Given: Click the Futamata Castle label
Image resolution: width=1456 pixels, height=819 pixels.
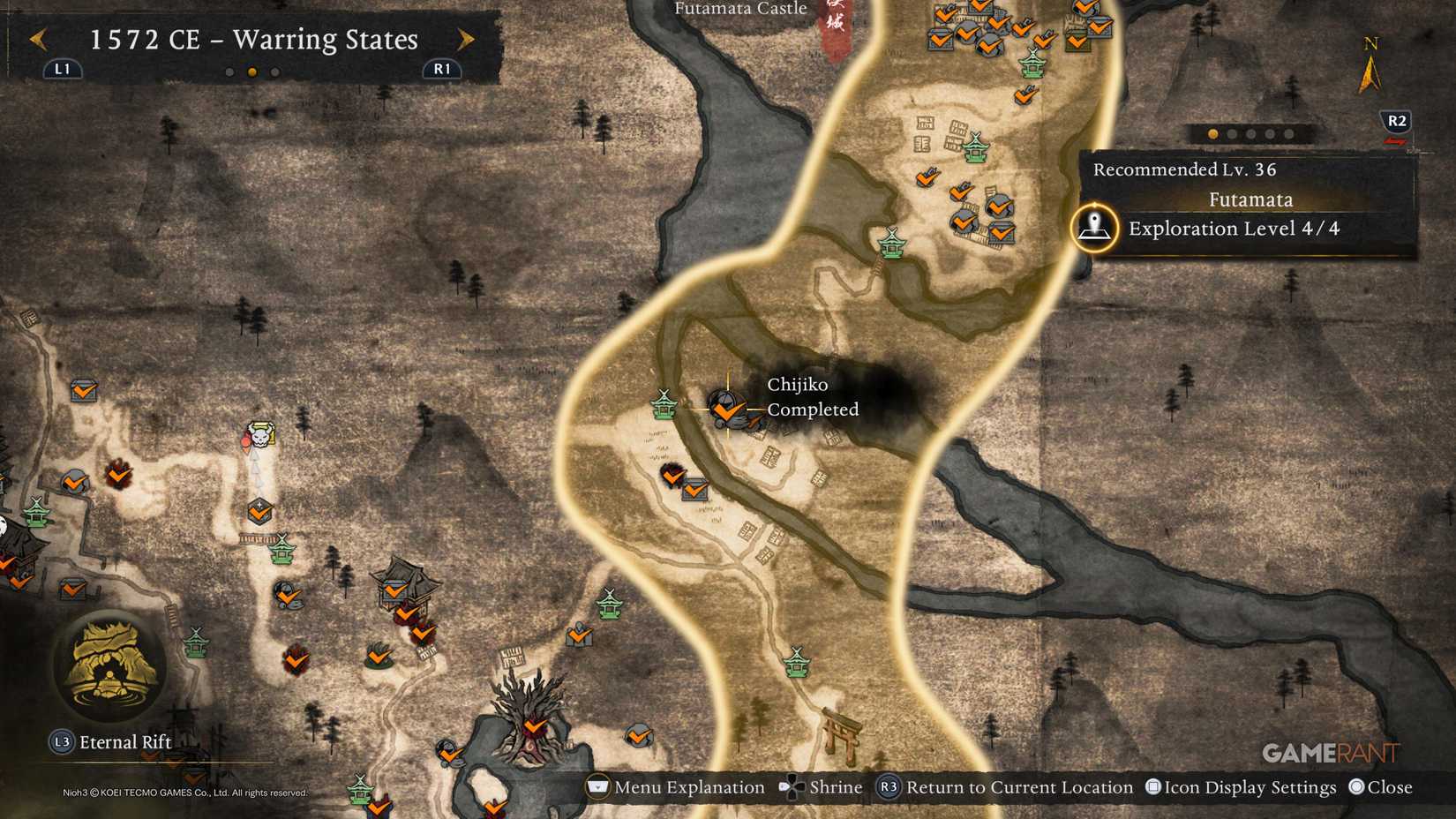Looking at the screenshot, I should pyautogui.click(x=739, y=9).
